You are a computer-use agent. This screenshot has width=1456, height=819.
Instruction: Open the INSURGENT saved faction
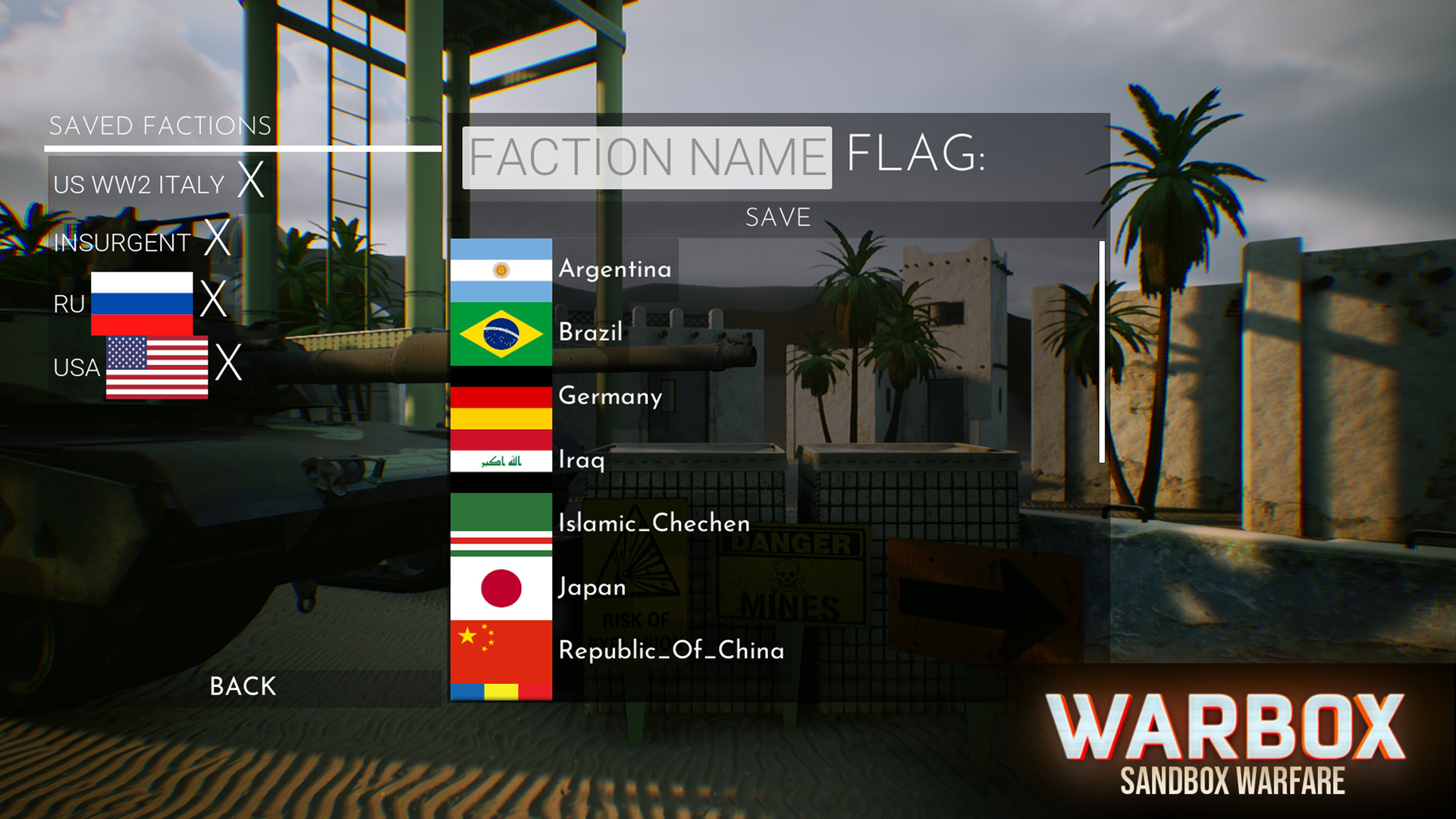coord(121,242)
